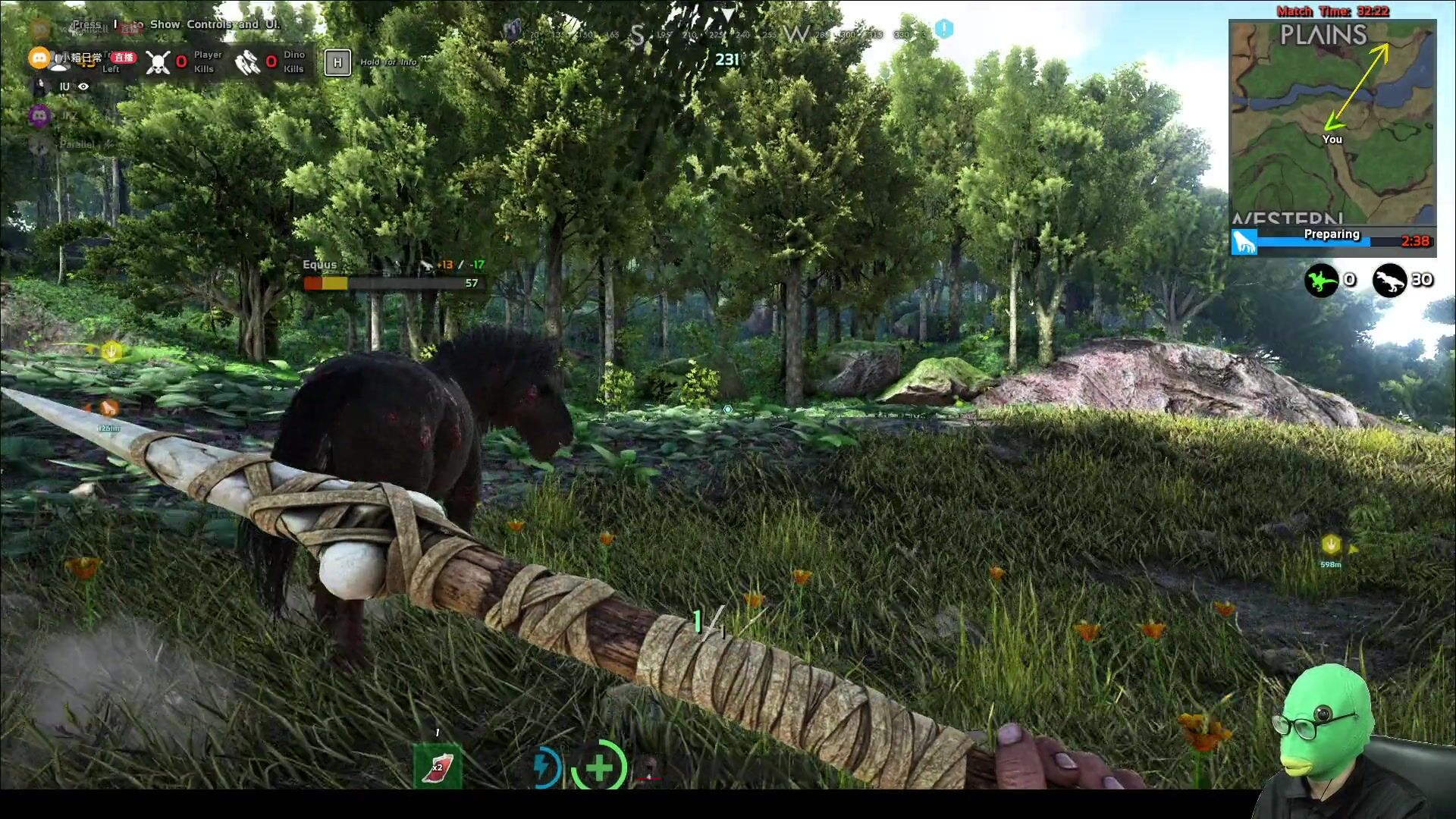Select the yellow hexagon waypoint marked 598m

point(1331,544)
